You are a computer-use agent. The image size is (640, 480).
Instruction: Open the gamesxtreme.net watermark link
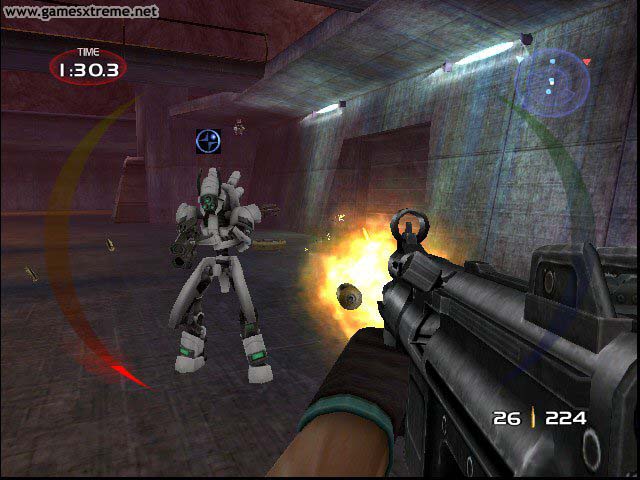pyautogui.click(x=80, y=11)
